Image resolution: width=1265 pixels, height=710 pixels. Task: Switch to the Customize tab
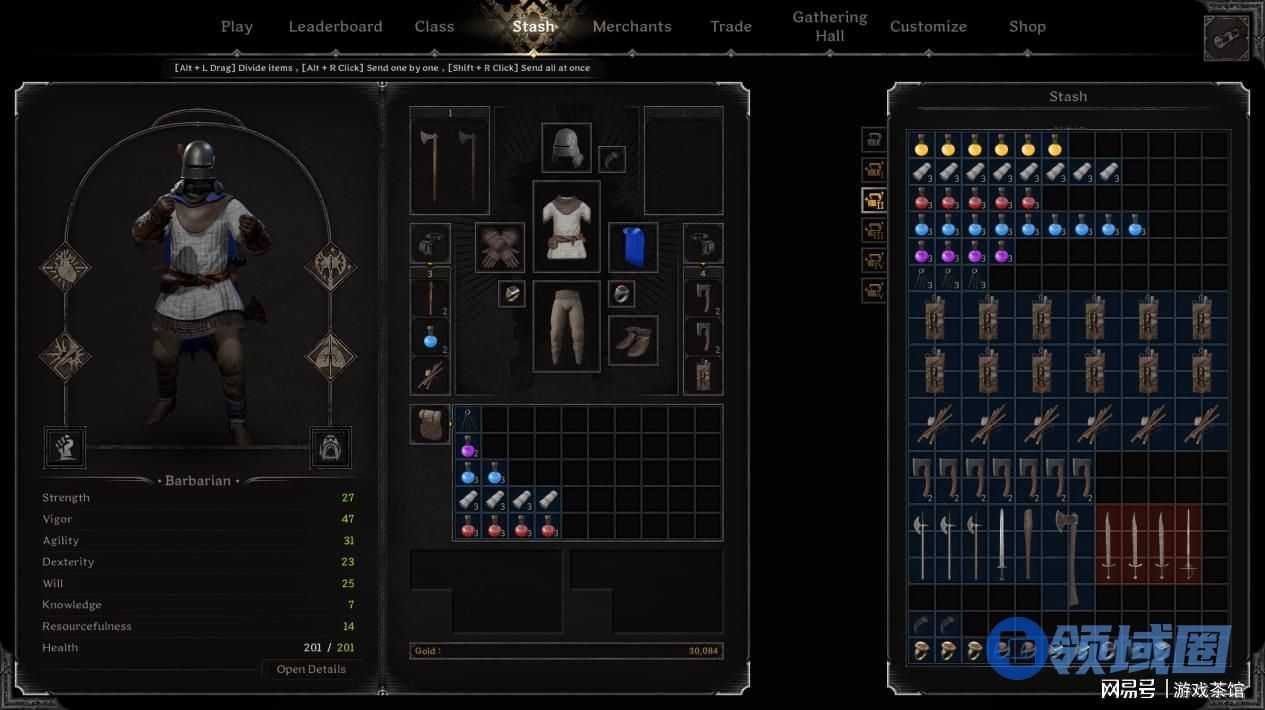[x=928, y=27]
